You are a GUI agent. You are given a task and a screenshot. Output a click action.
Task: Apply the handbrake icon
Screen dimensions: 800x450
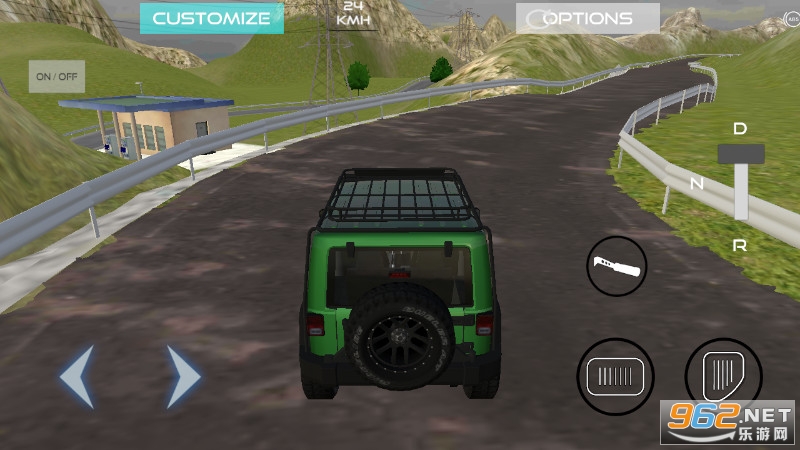[616, 265]
